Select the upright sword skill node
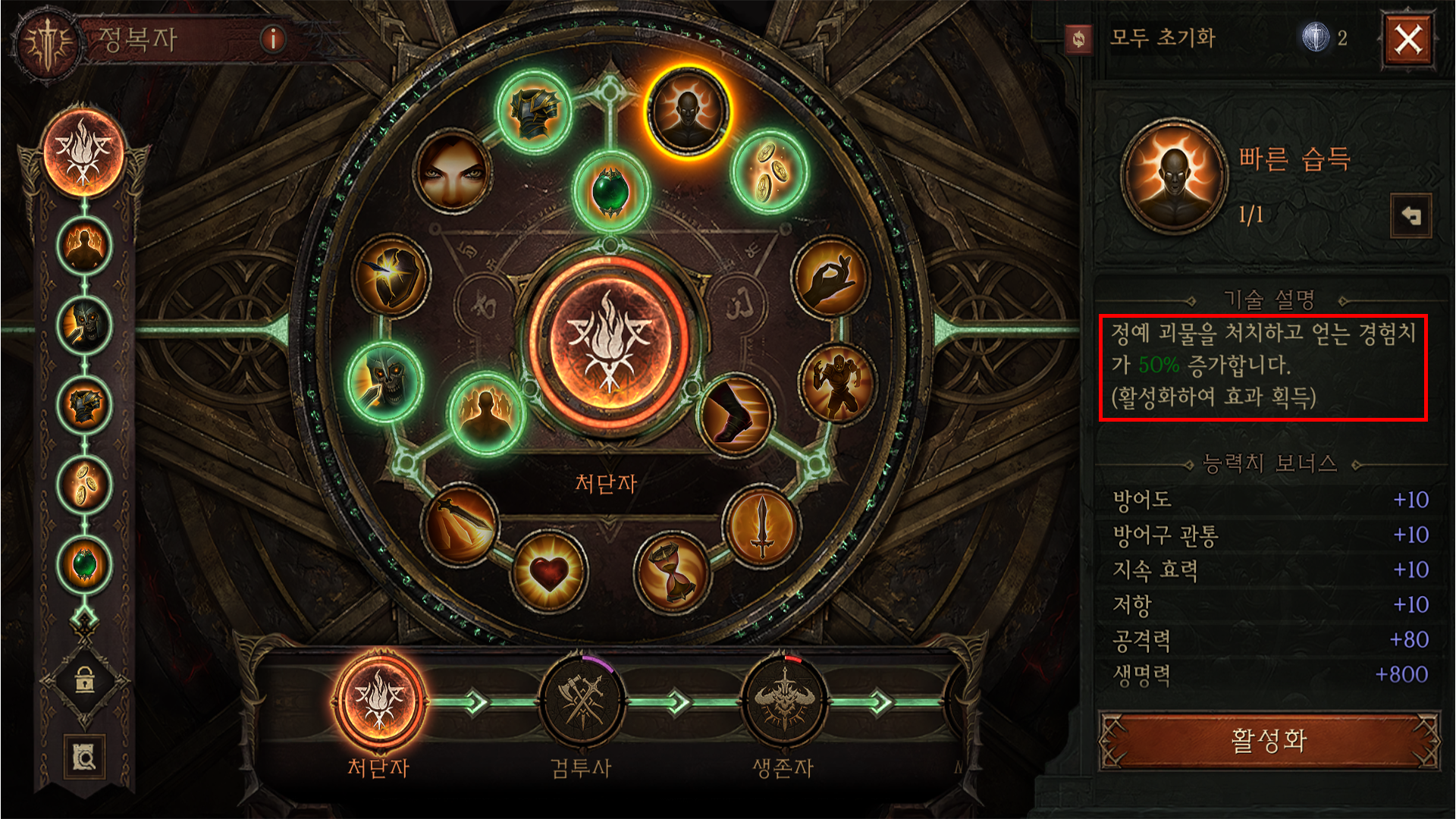Viewport: 1456px width, 819px height. click(762, 525)
